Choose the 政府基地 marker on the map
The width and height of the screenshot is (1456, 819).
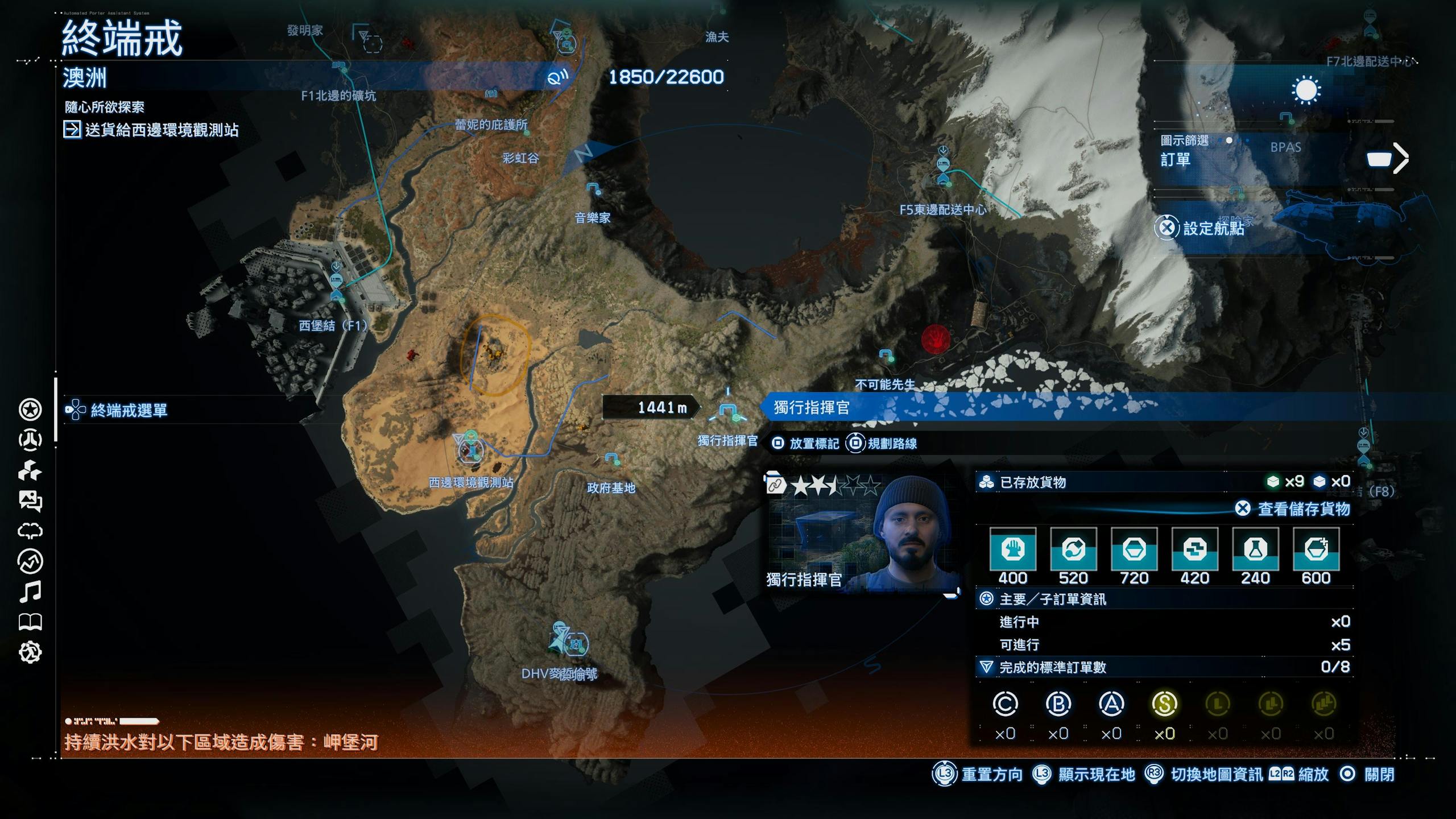[611, 458]
